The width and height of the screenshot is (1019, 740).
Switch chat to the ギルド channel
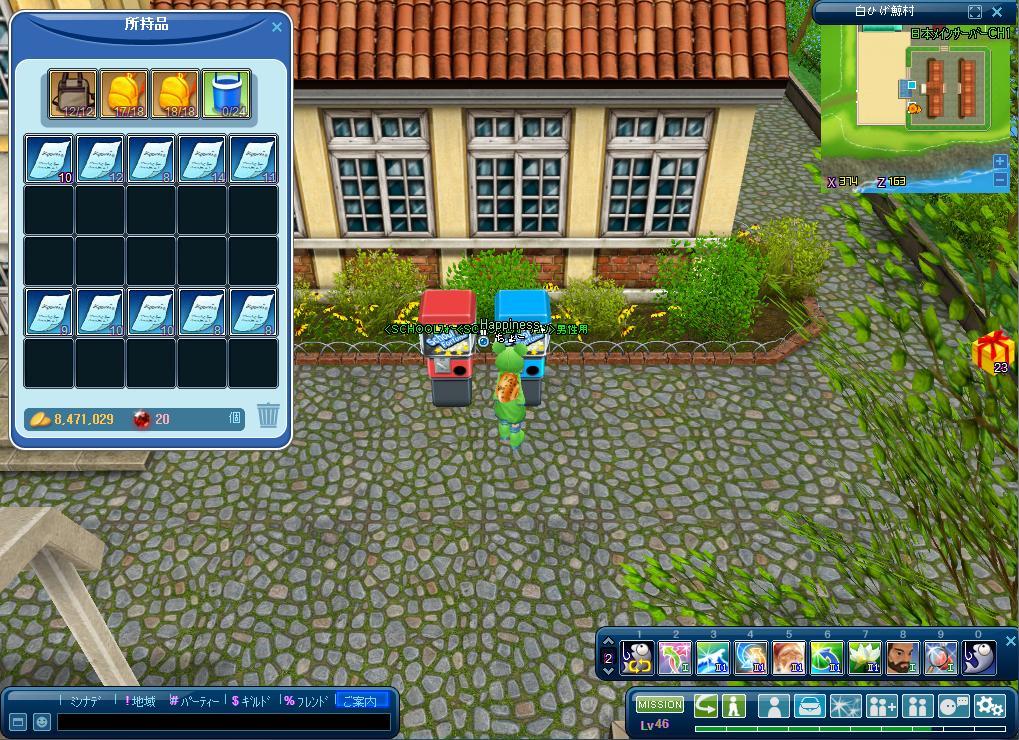coord(251,701)
